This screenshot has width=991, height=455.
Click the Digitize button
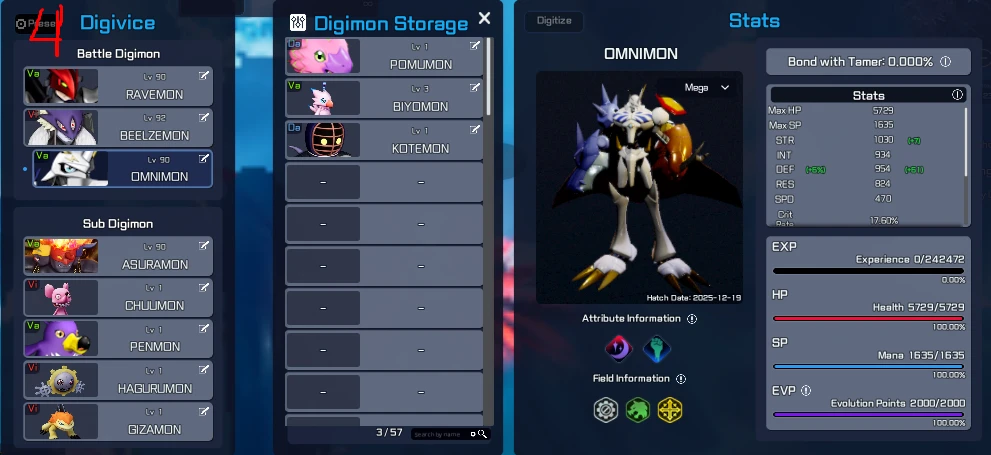554,20
